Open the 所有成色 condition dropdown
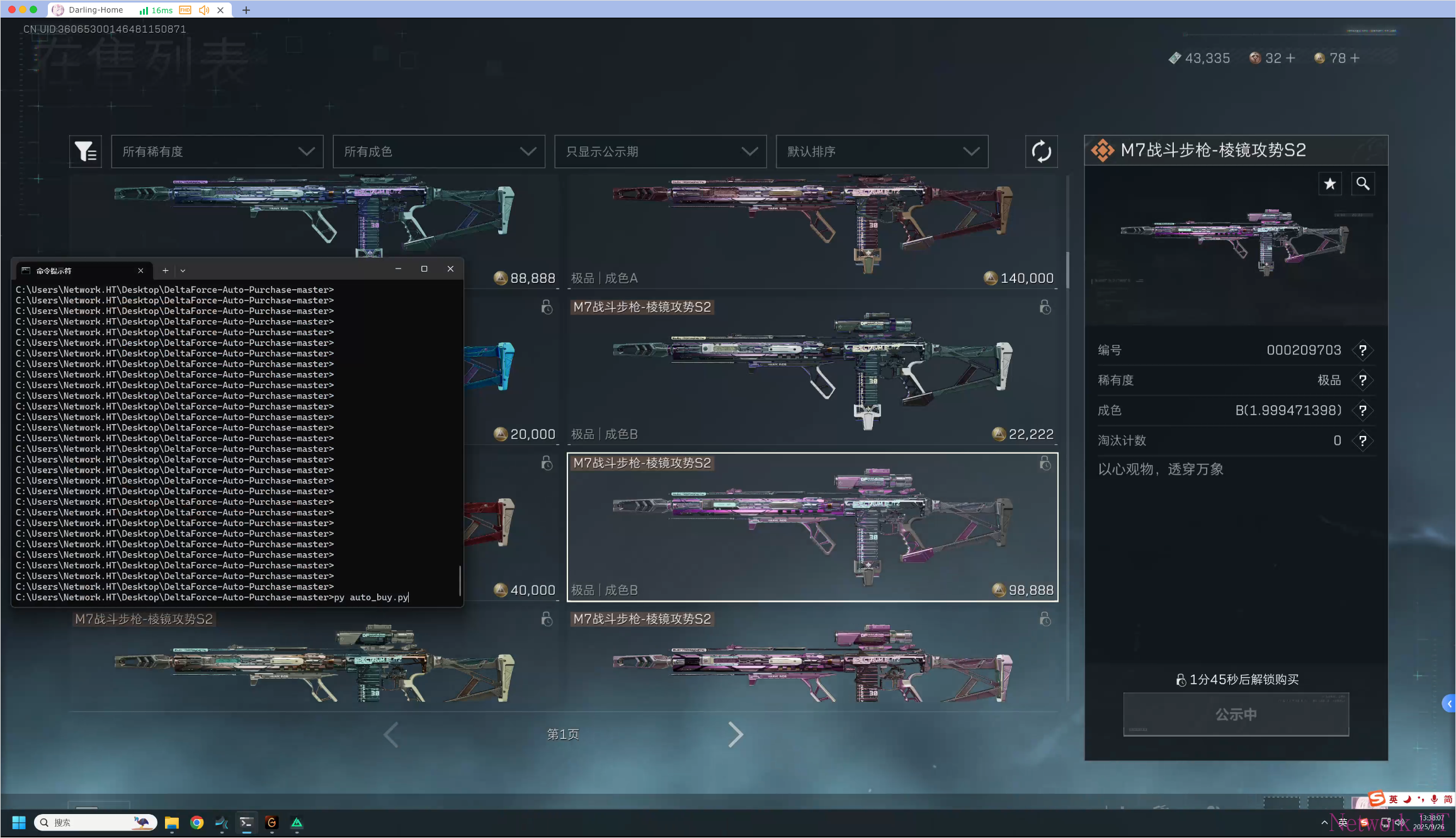 click(x=439, y=152)
